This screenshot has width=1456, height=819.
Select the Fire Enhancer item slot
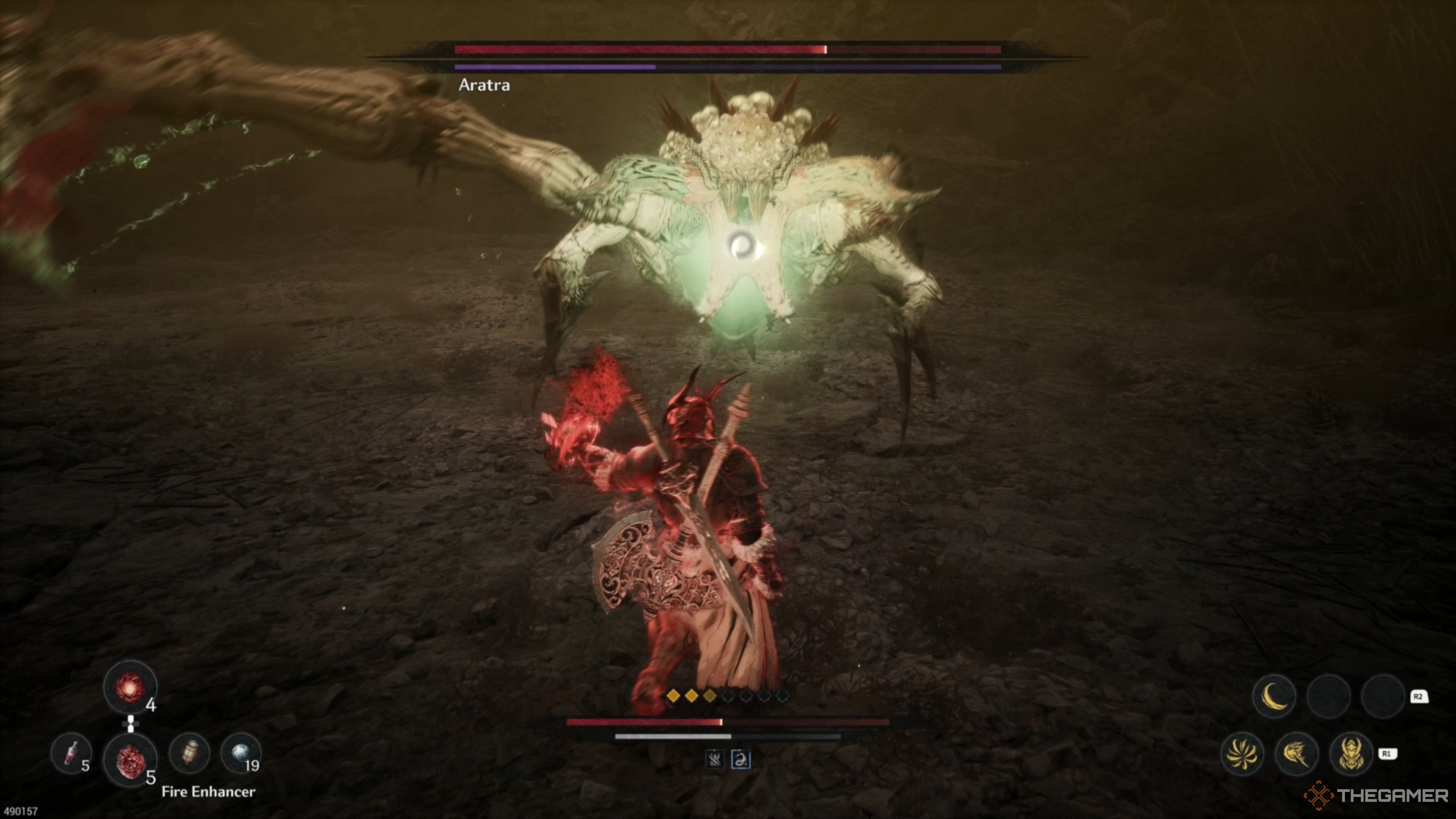coord(130,760)
